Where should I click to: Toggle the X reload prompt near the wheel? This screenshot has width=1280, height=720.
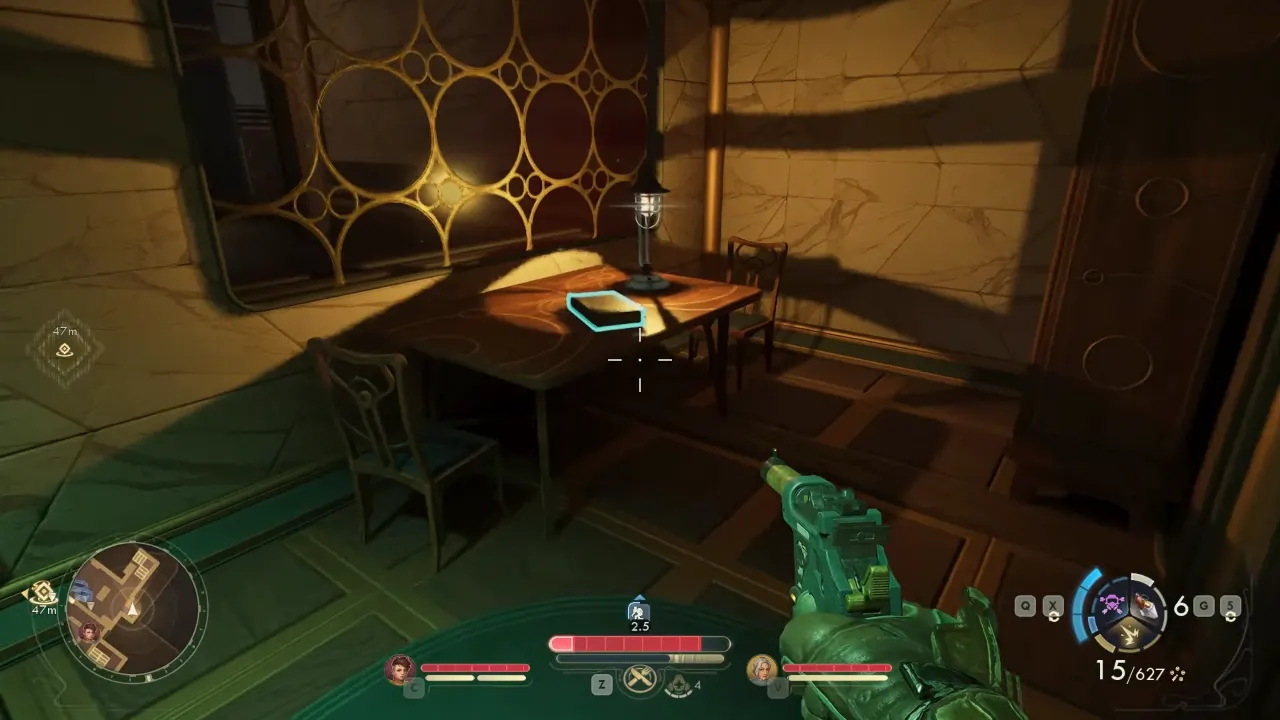(1052, 606)
